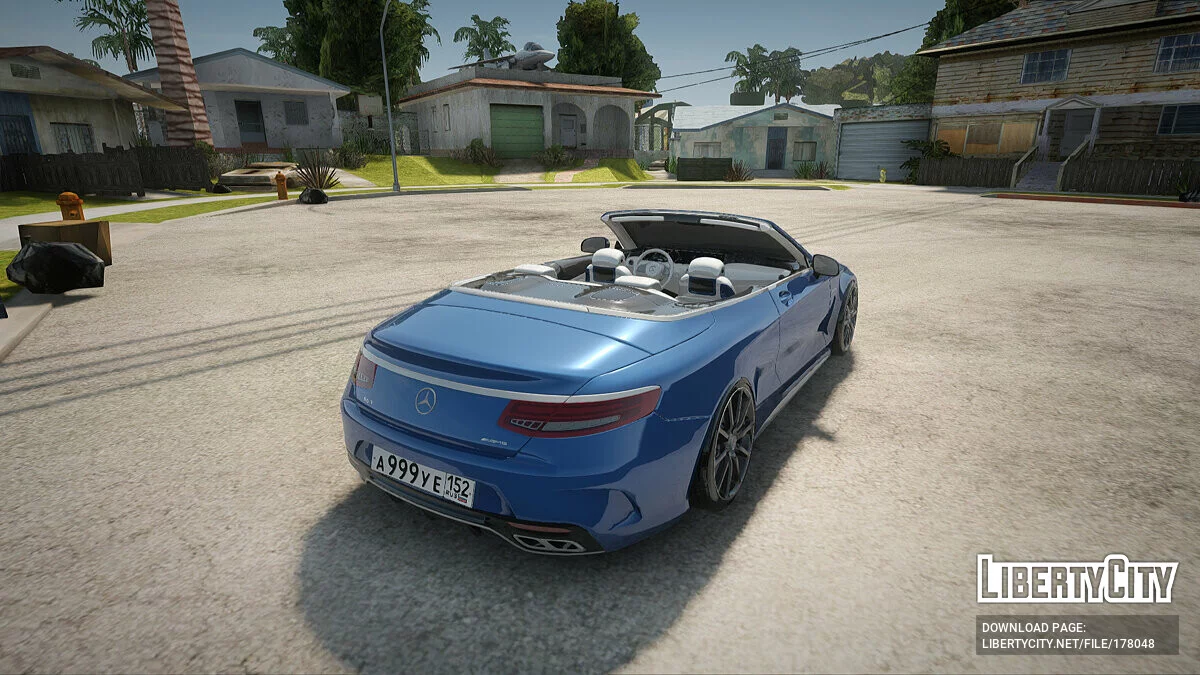Viewport: 1200px width, 675px height.
Task: Open the libertycity.net download page link
Action: pyautogui.click(x=1068, y=644)
